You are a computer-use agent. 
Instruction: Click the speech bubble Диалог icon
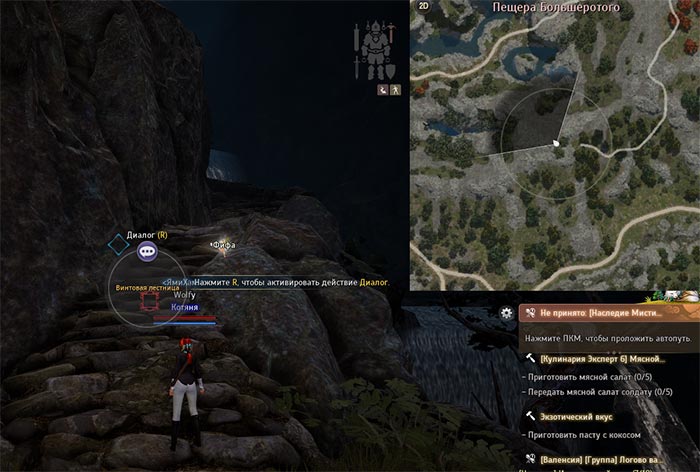coord(147,253)
